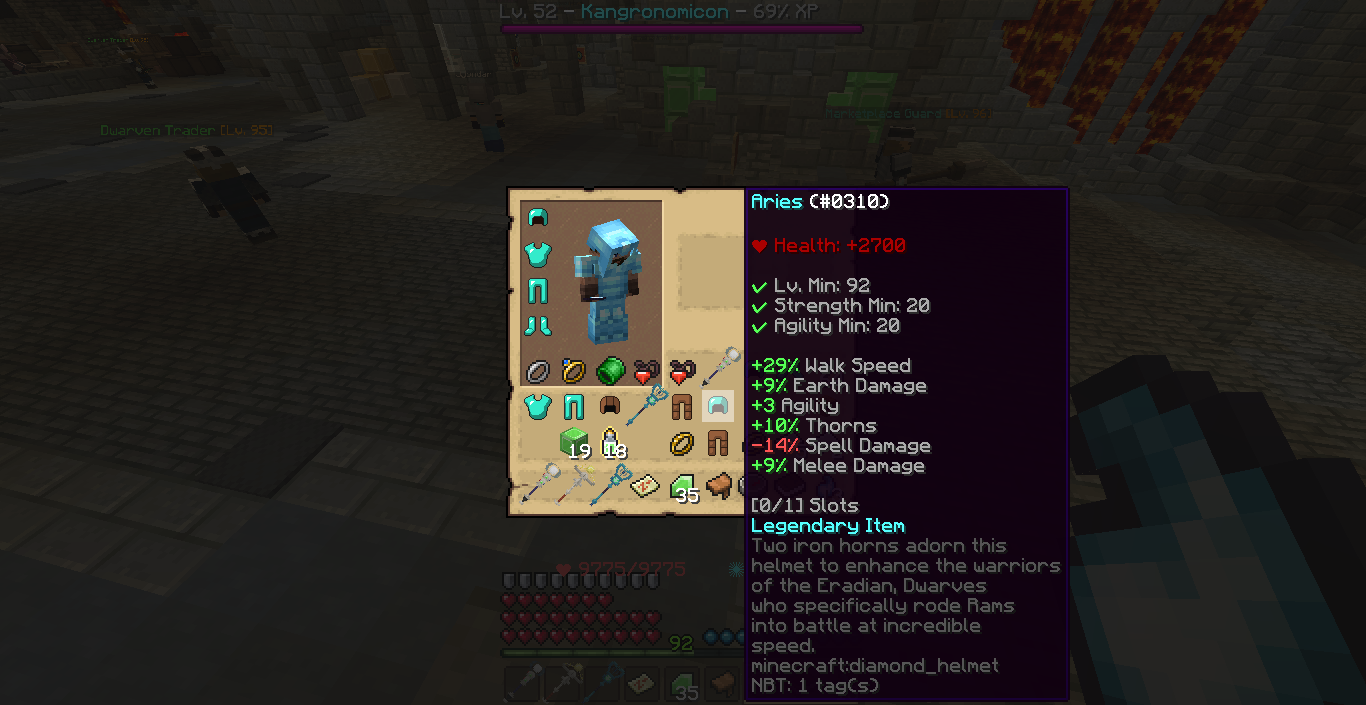
Task: Pick up the brown leather helmet
Action: pos(610,406)
